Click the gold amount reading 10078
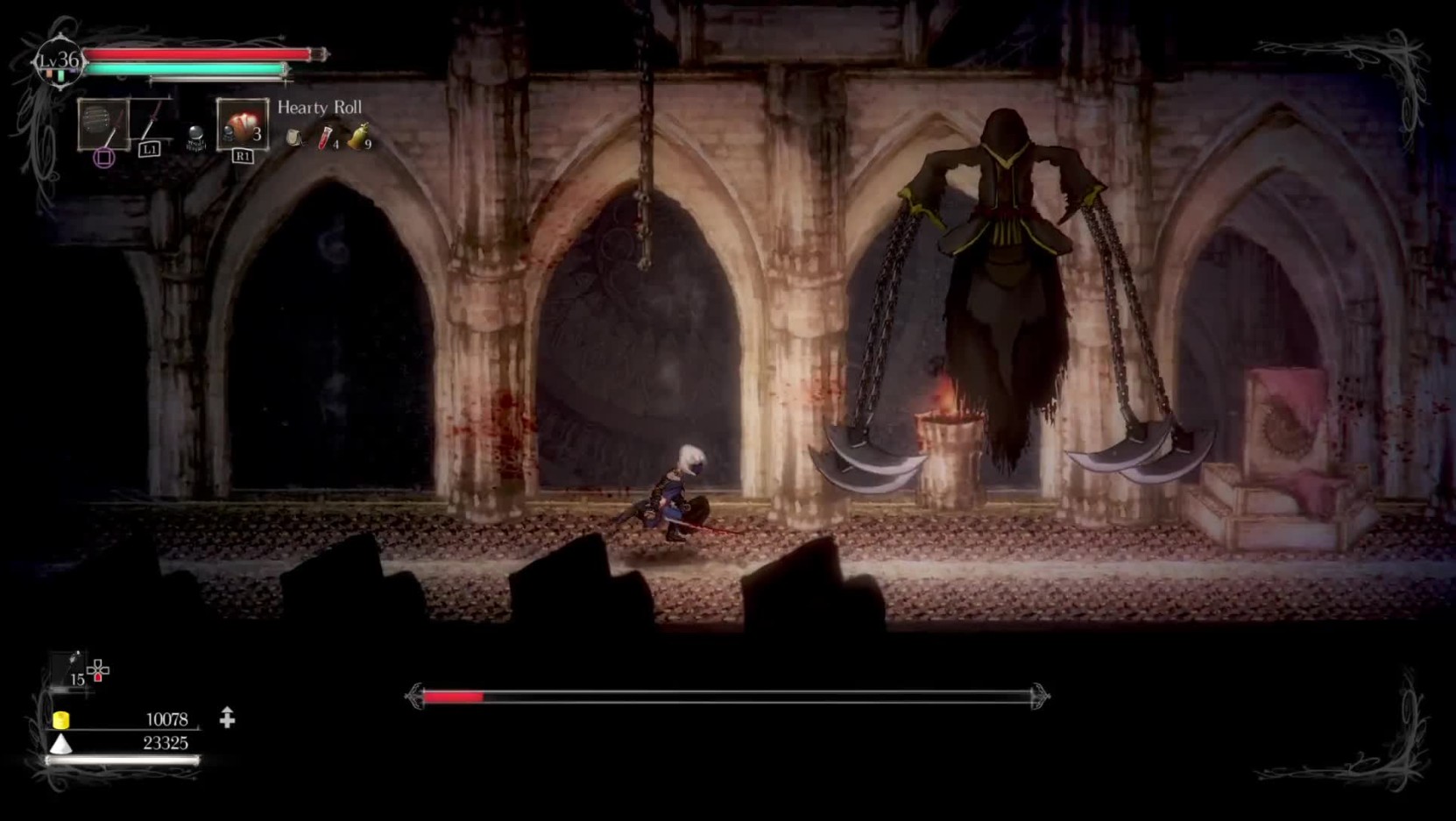1456x821 pixels. 167,718
